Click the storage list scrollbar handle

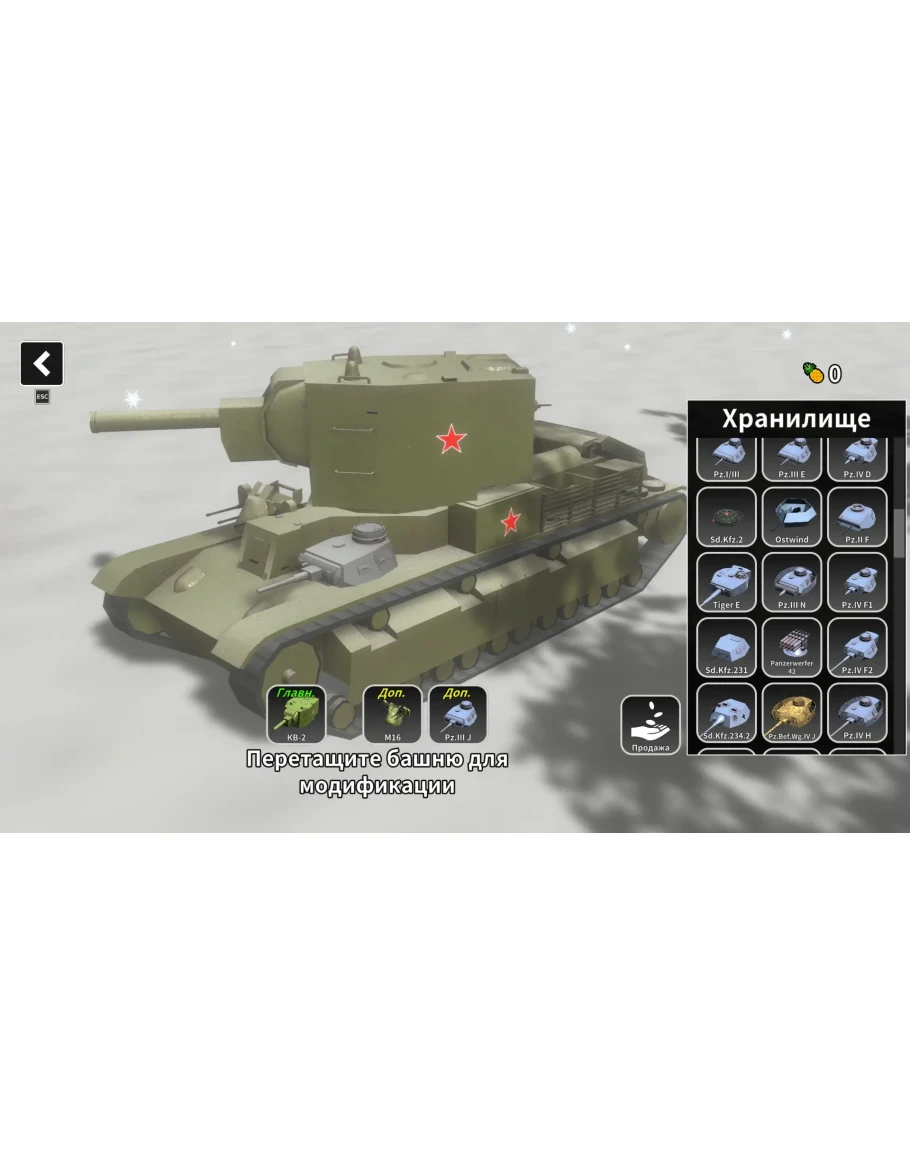coord(901,530)
